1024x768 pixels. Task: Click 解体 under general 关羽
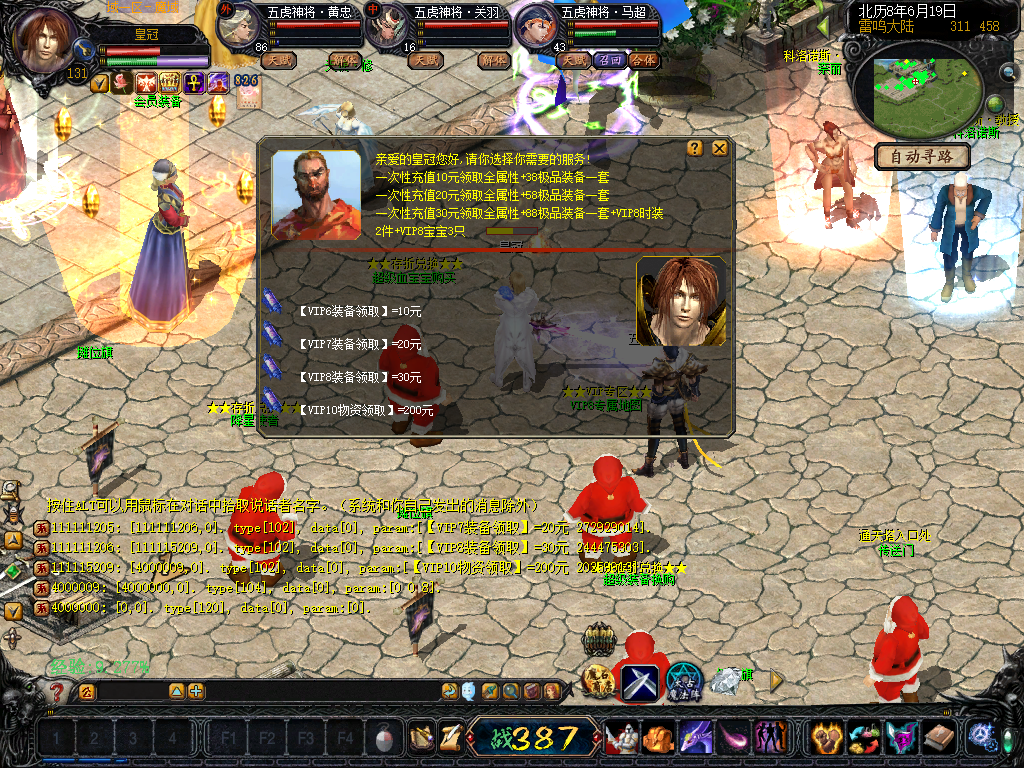[x=494, y=60]
